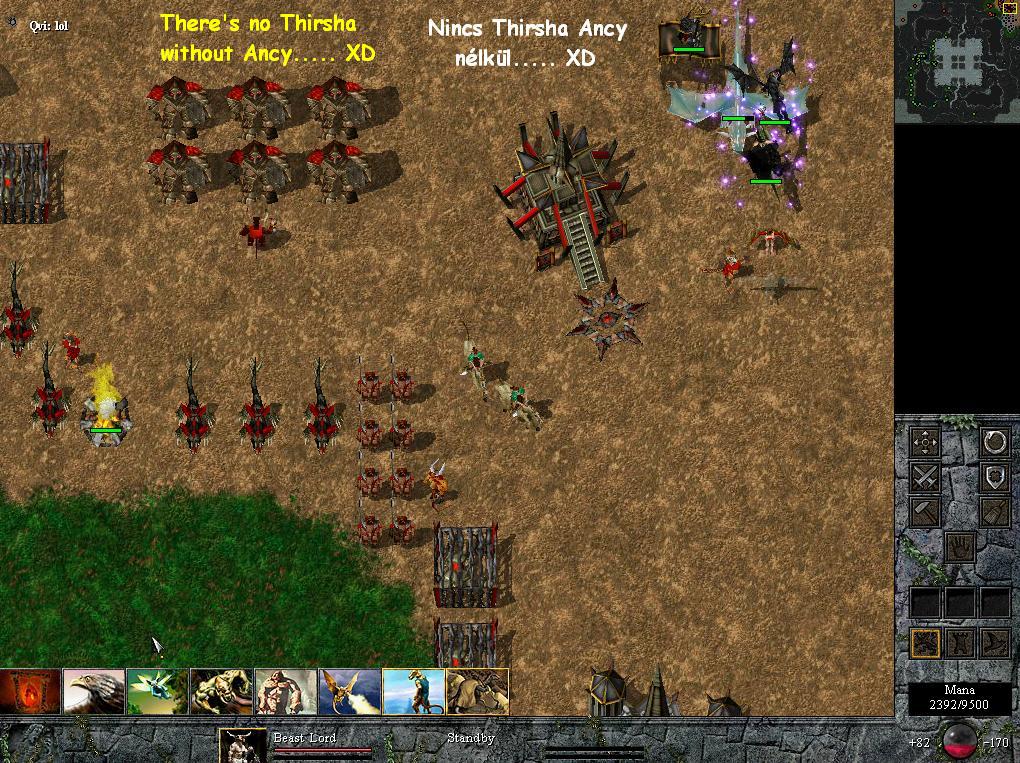Activate the crossed swords attack command

click(925, 477)
